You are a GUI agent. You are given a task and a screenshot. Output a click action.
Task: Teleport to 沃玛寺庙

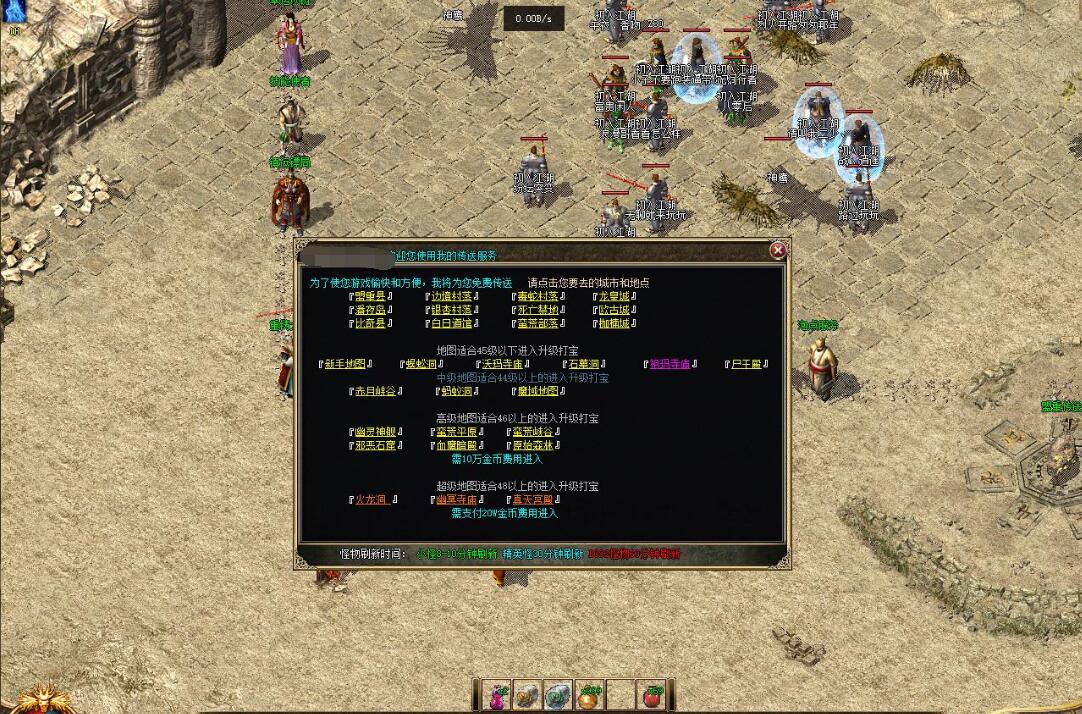[503, 364]
